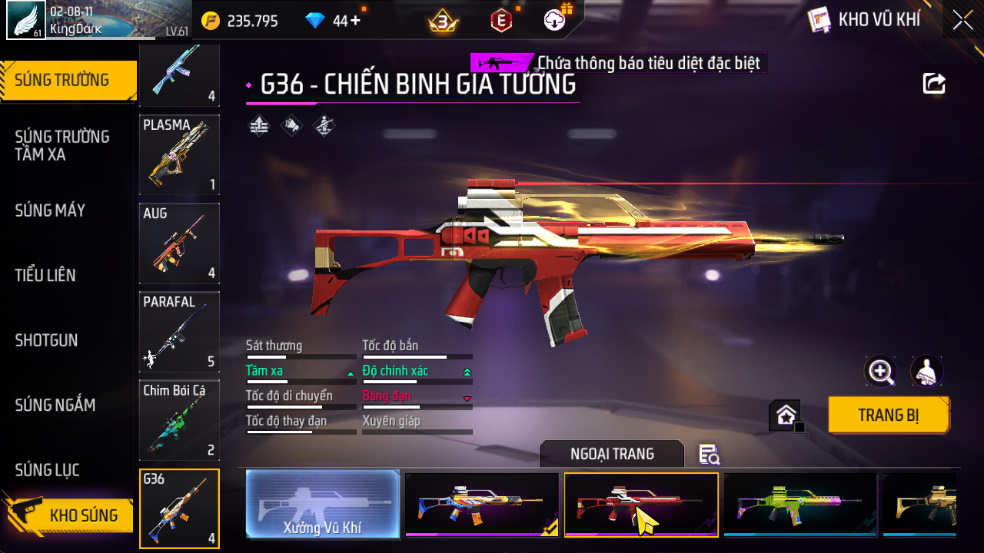This screenshot has height=553, width=984.
Task: Choose the TIỂU LIÊN category
Action: click(x=45, y=275)
